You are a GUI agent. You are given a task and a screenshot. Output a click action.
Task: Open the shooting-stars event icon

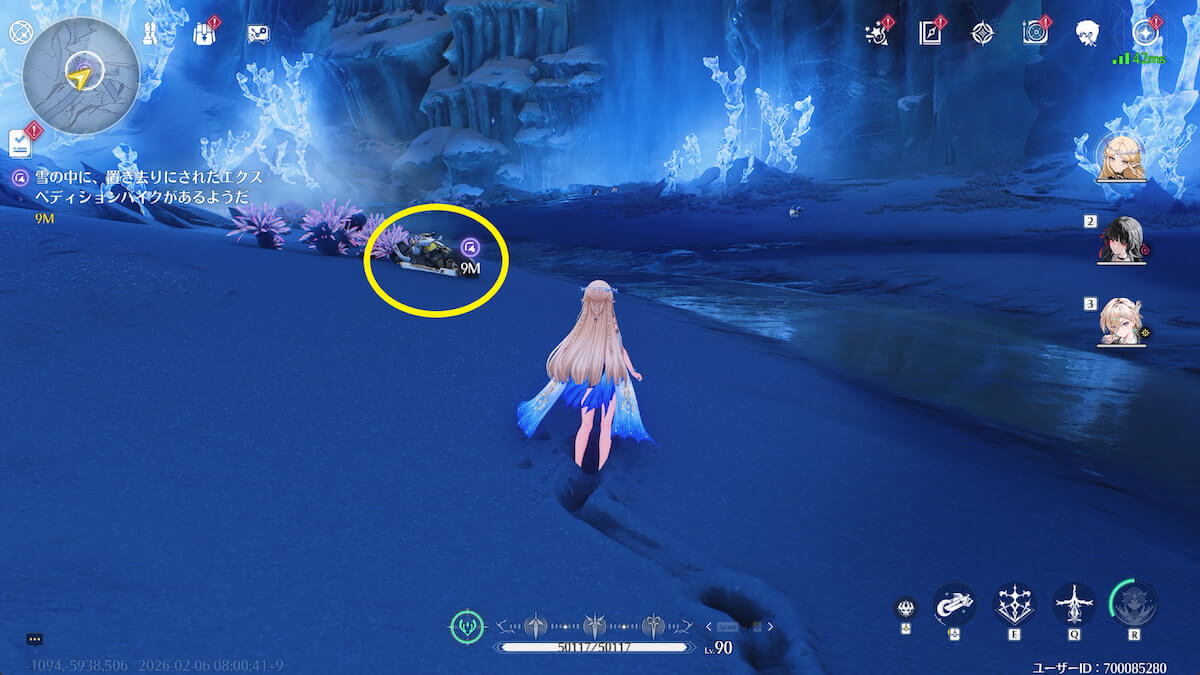point(877,33)
